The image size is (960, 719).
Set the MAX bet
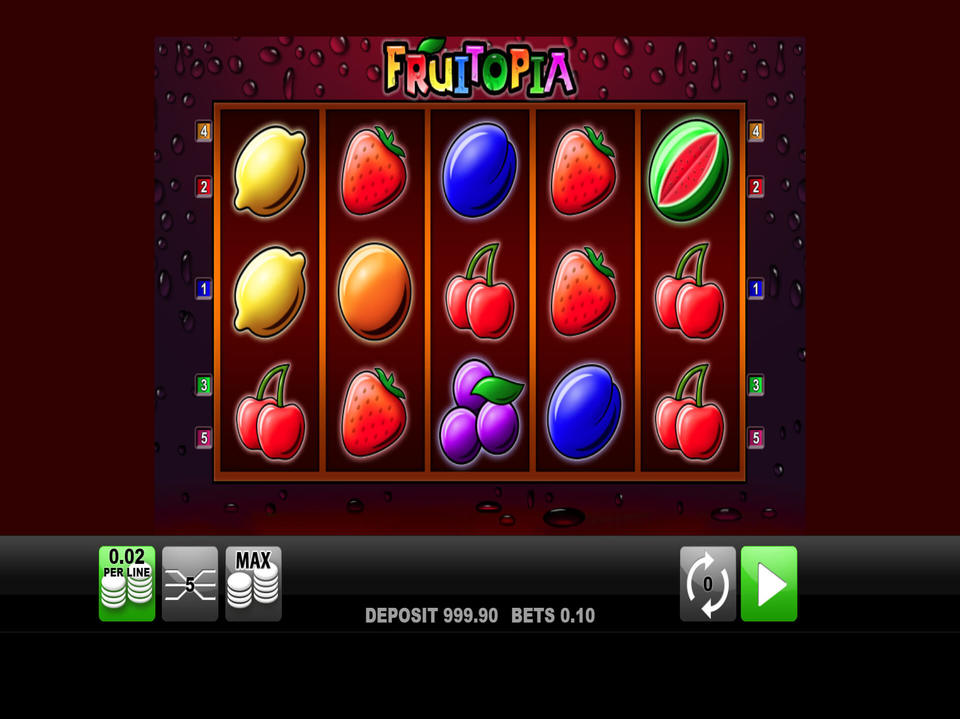click(253, 583)
